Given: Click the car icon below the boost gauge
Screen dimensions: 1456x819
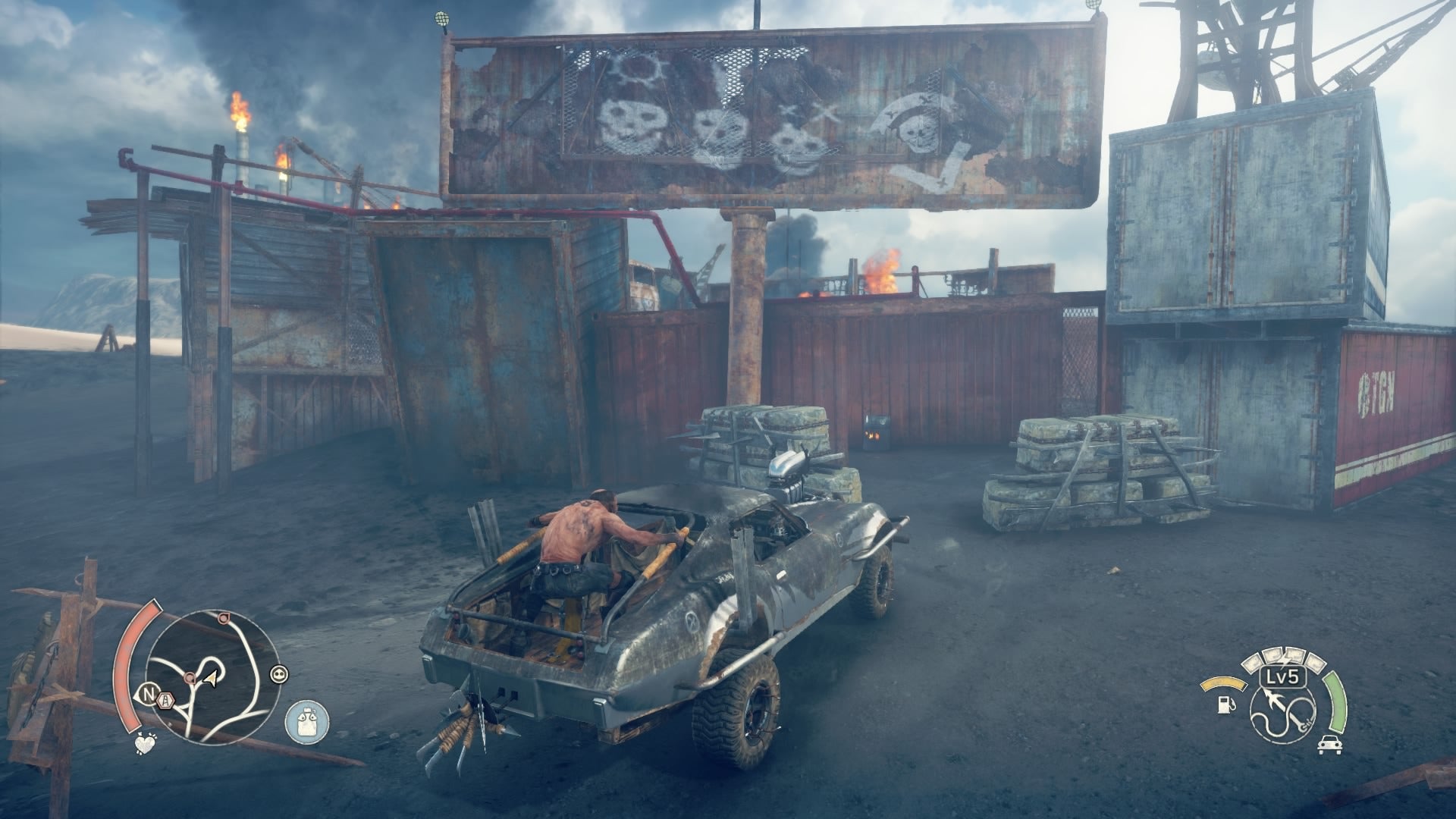Looking at the screenshot, I should [1329, 745].
